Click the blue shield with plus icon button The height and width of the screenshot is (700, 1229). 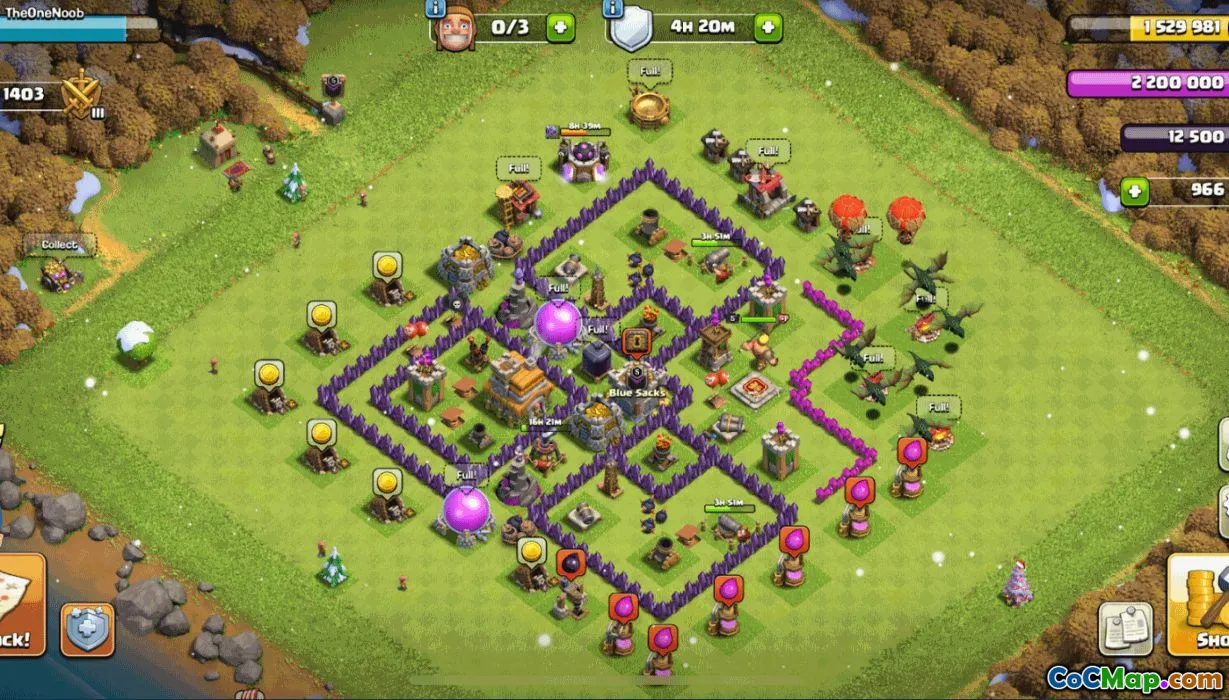[x=88, y=629]
